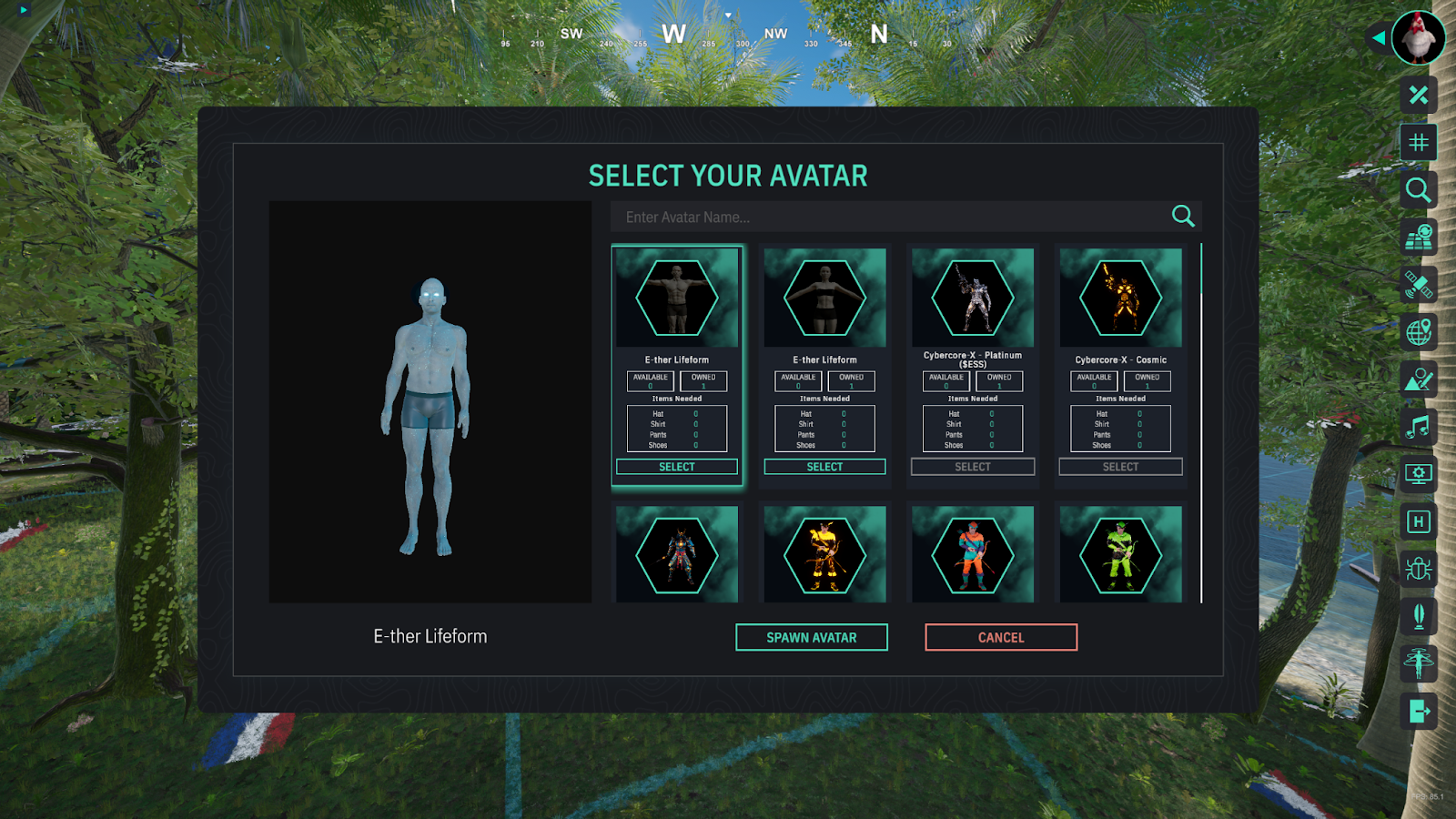
Task: Open the chicken profile picture
Action: [1418, 38]
